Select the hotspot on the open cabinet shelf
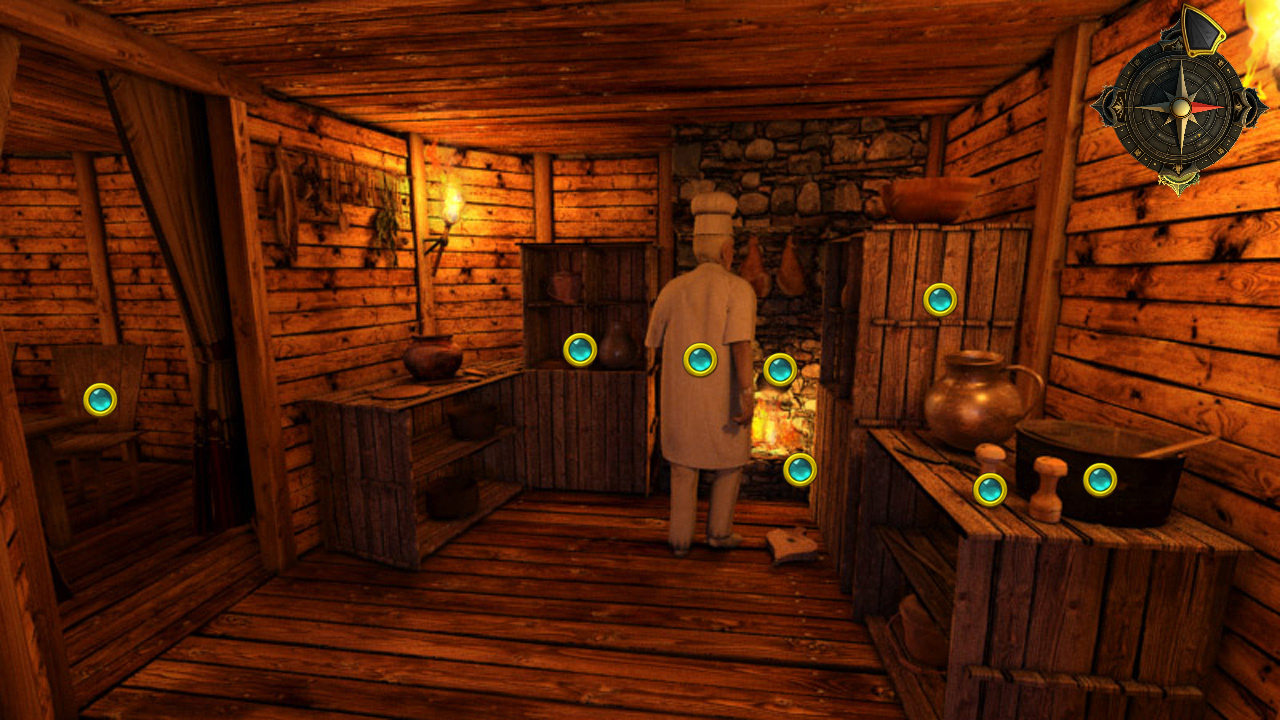The height and width of the screenshot is (720, 1280). [x=580, y=352]
